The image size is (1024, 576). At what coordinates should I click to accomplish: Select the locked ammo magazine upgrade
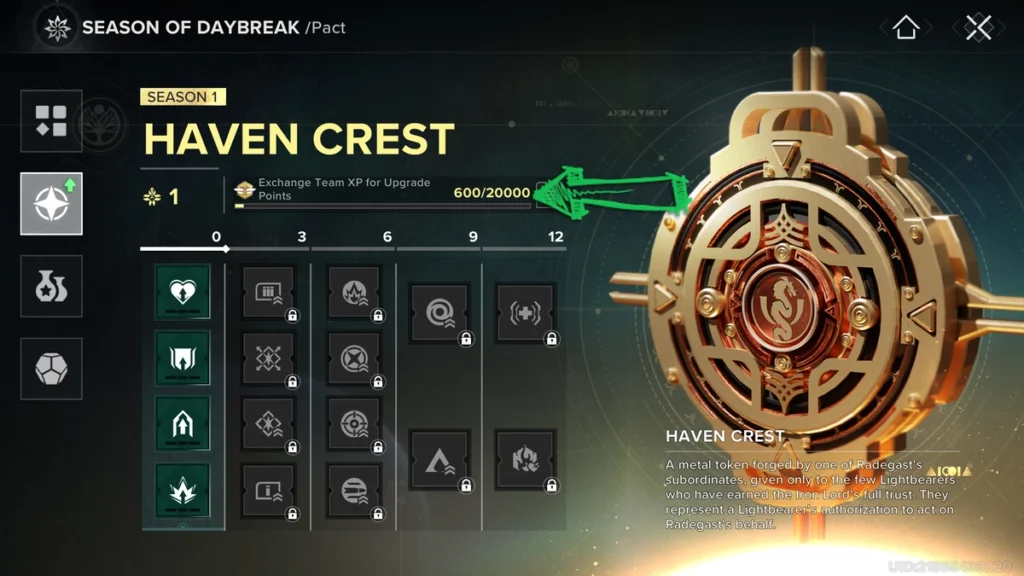pos(268,293)
